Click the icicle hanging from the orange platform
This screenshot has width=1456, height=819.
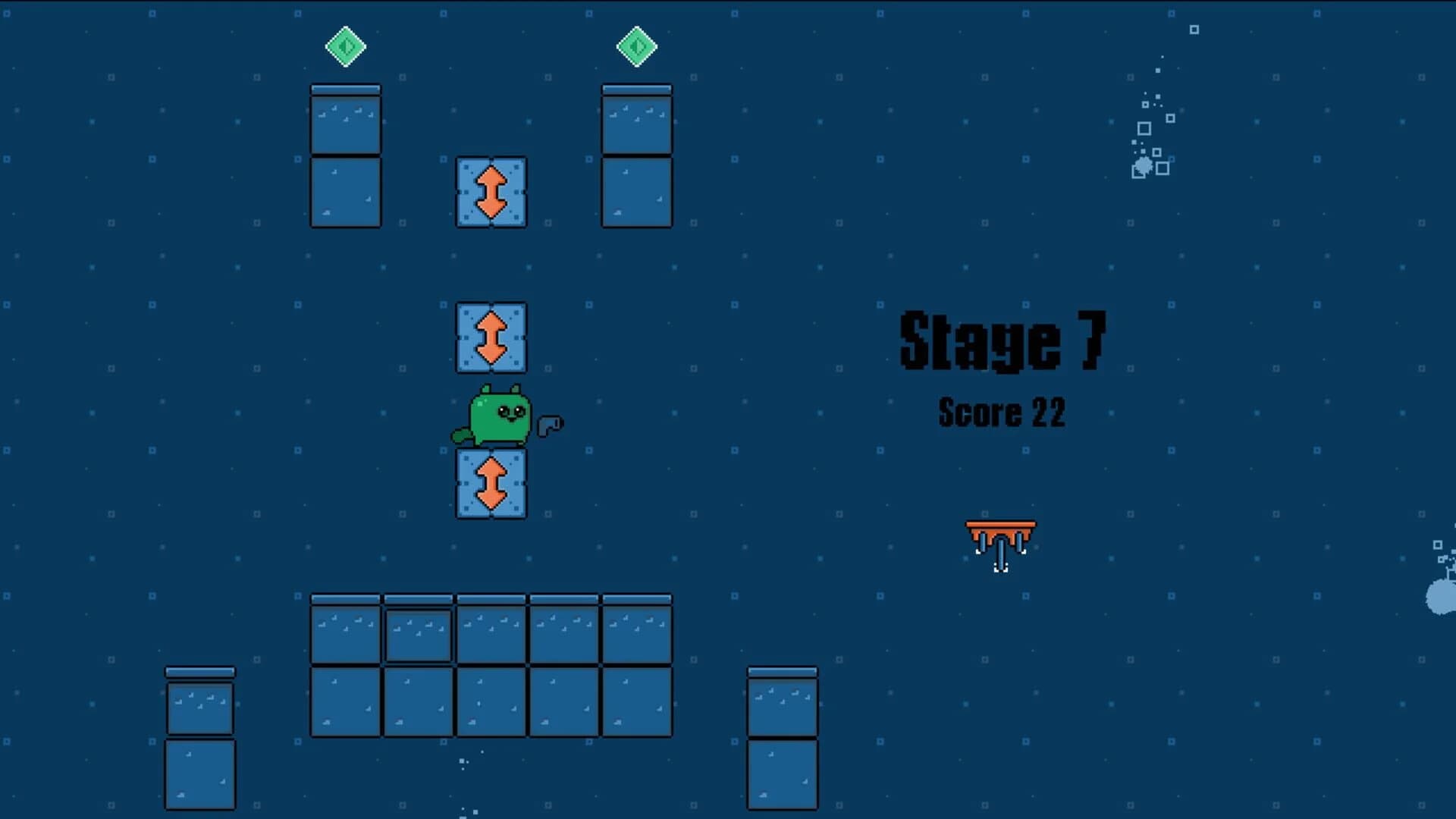[x=999, y=554]
